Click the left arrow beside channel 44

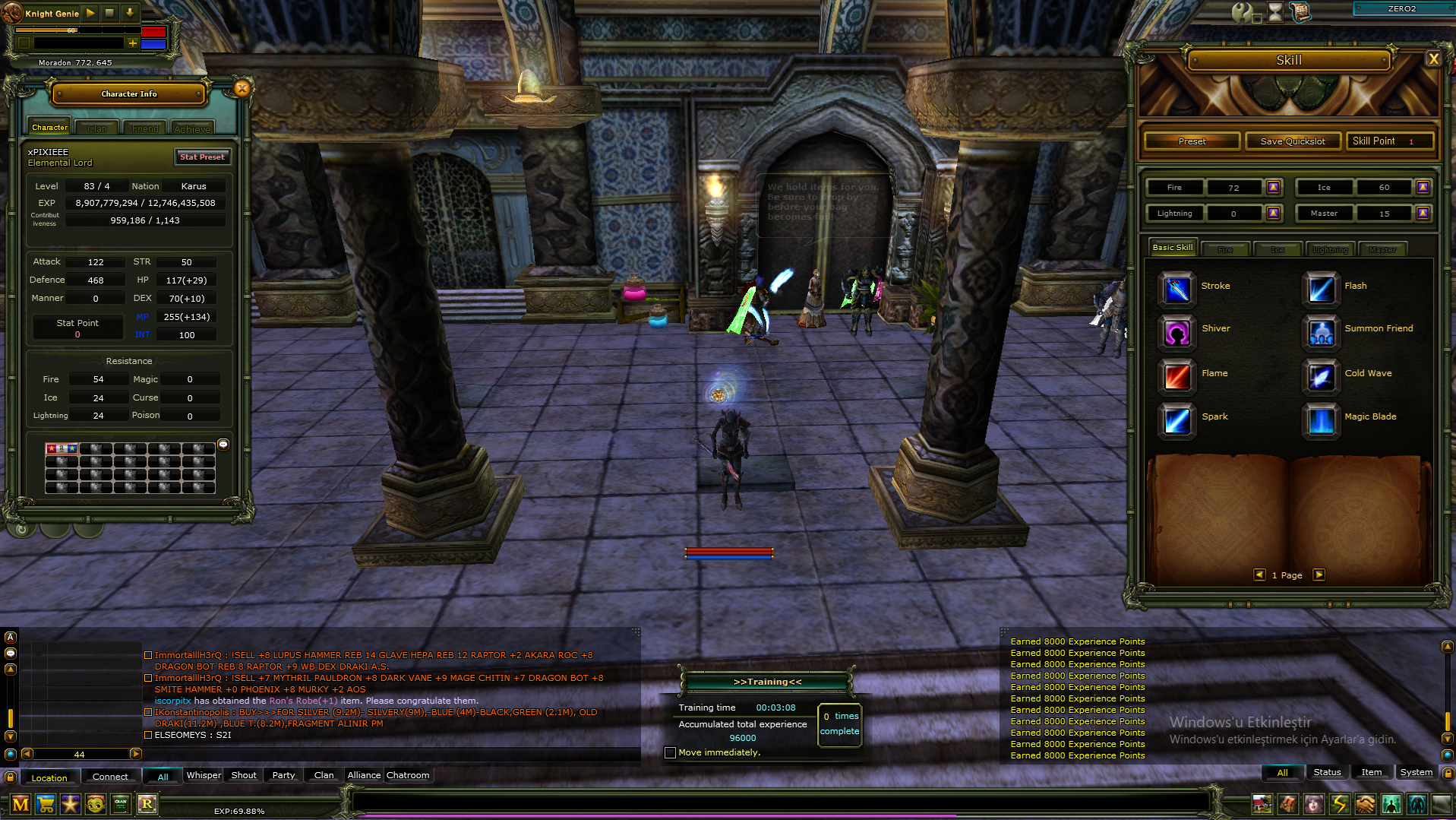(x=28, y=754)
